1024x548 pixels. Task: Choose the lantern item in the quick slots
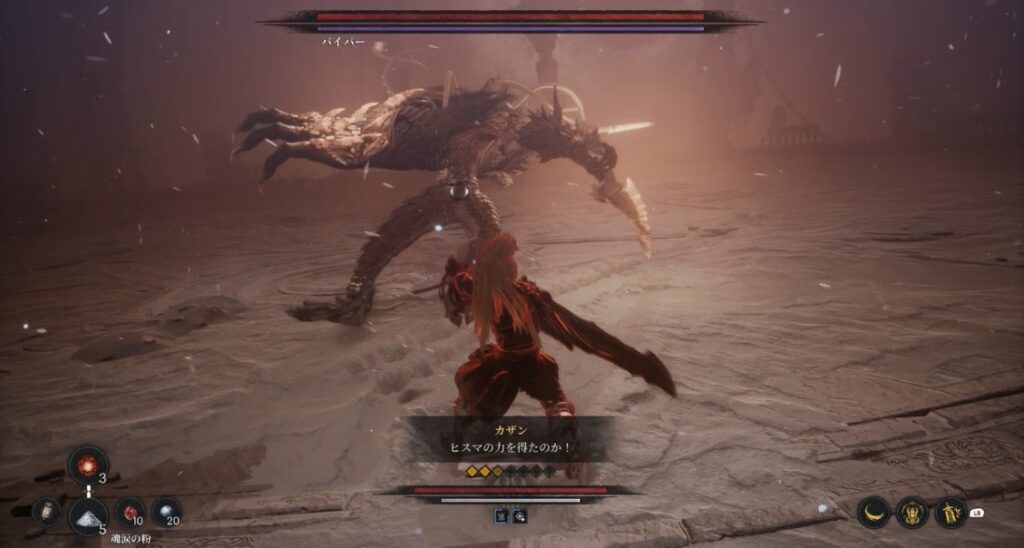pyautogui.click(x=46, y=512)
